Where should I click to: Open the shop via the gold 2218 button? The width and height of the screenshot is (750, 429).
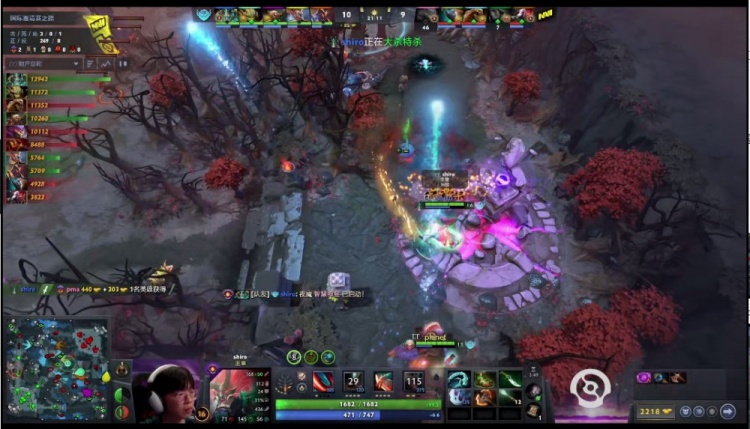pos(657,411)
